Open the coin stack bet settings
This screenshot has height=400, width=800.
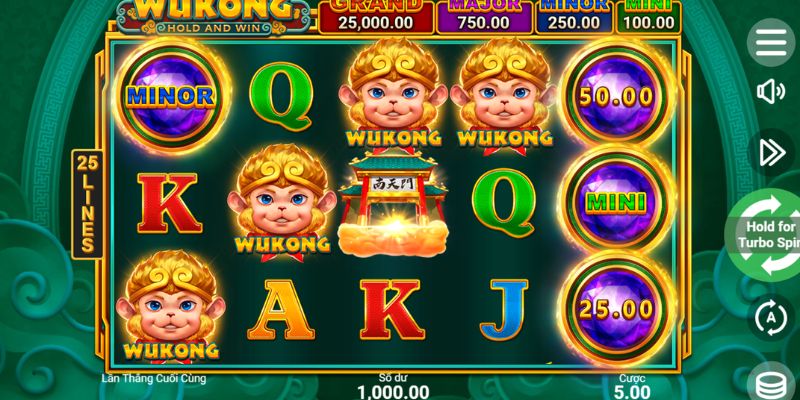pos(772,383)
